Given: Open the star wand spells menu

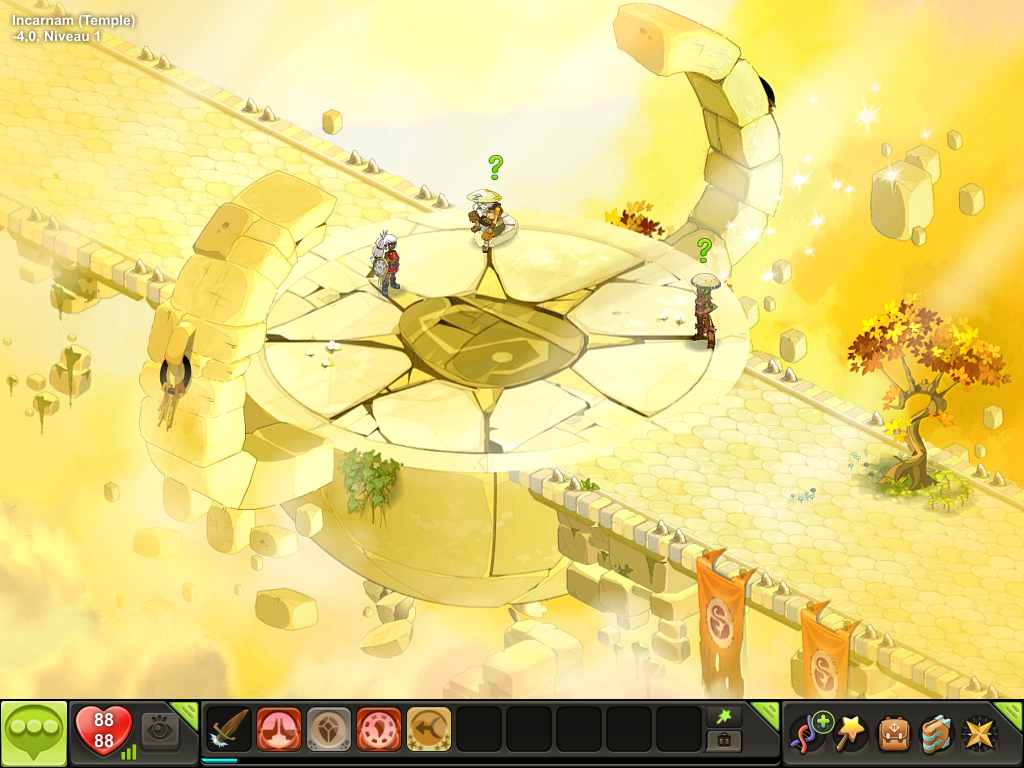Looking at the screenshot, I should pyautogui.click(x=849, y=733).
